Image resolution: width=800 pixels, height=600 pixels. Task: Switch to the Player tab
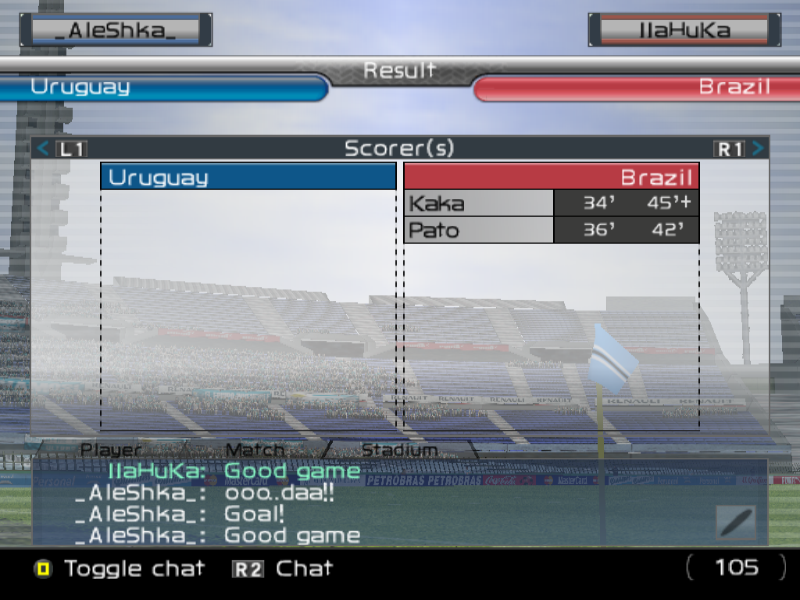[x=111, y=450]
